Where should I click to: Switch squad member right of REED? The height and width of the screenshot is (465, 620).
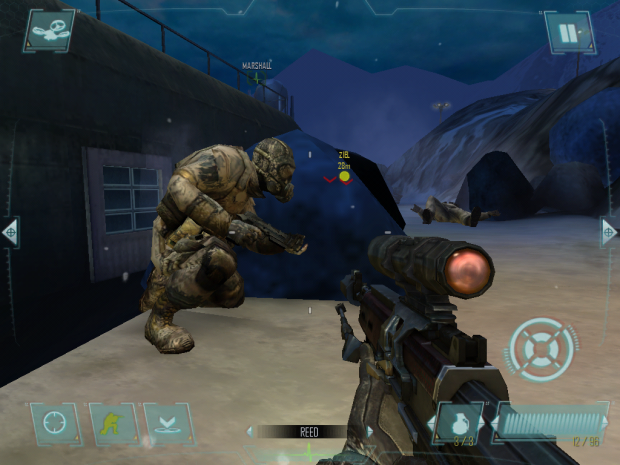[x=368, y=432]
